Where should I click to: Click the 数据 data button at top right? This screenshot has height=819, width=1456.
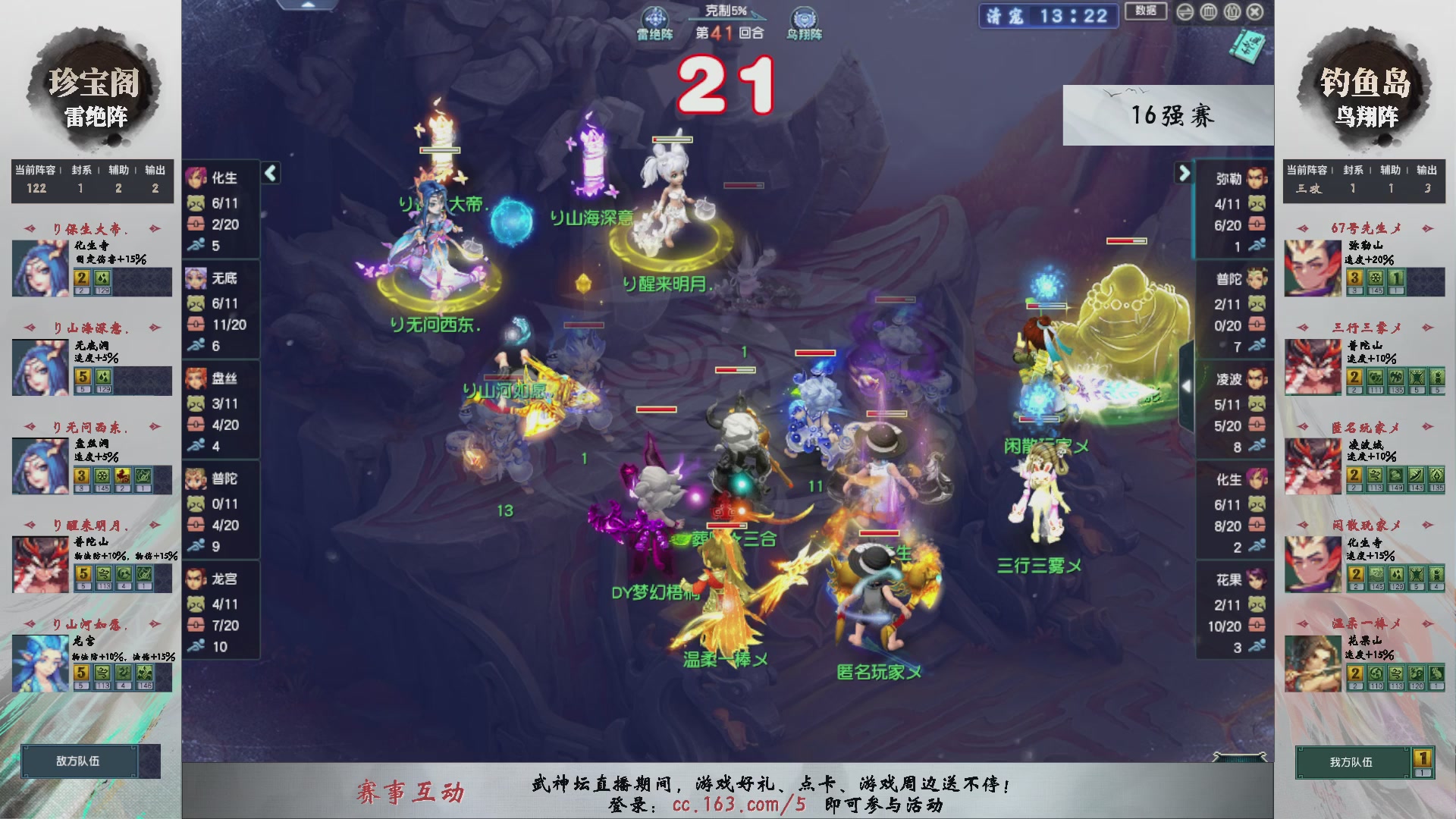1145,12
